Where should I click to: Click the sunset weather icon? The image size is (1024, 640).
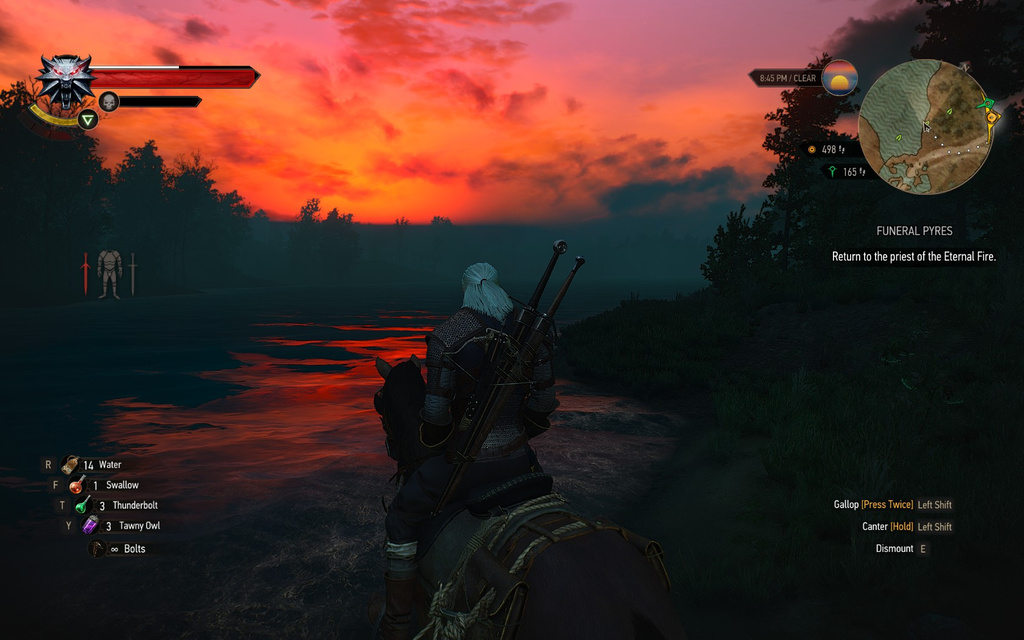[840, 78]
